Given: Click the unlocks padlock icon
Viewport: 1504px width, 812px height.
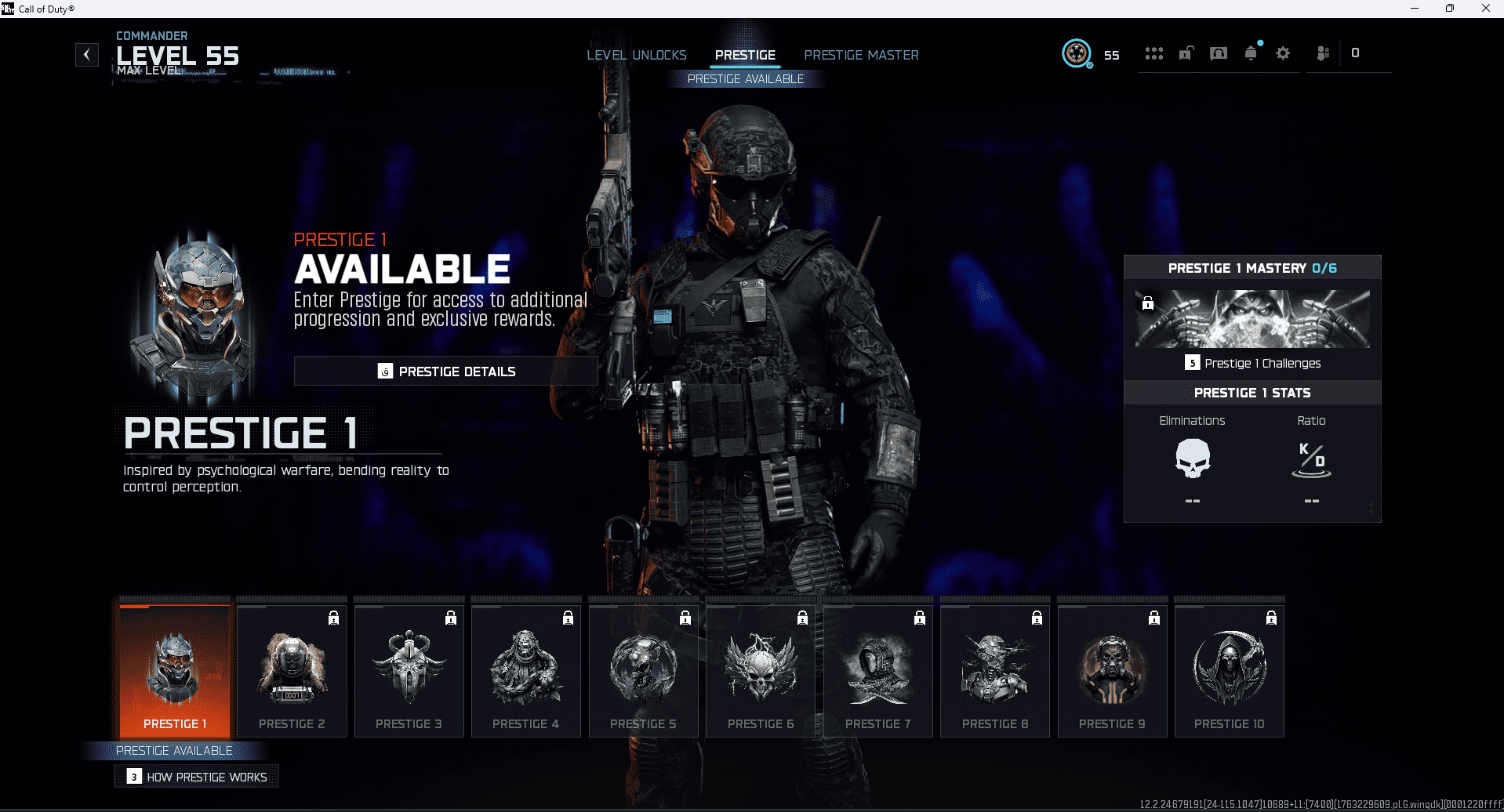Looking at the screenshot, I should (x=1186, y=53).
